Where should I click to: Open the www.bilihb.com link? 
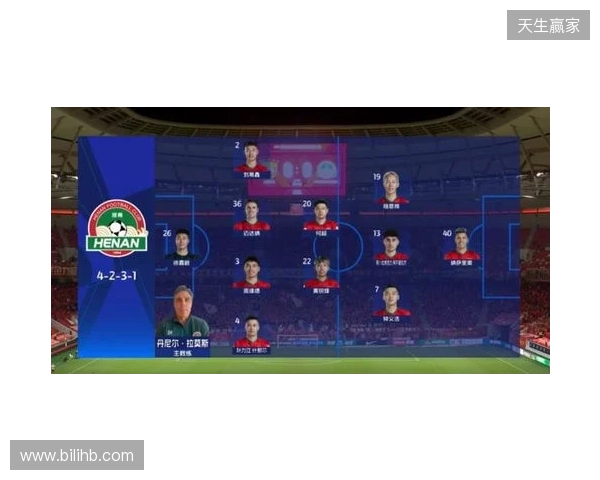point(76,456)
